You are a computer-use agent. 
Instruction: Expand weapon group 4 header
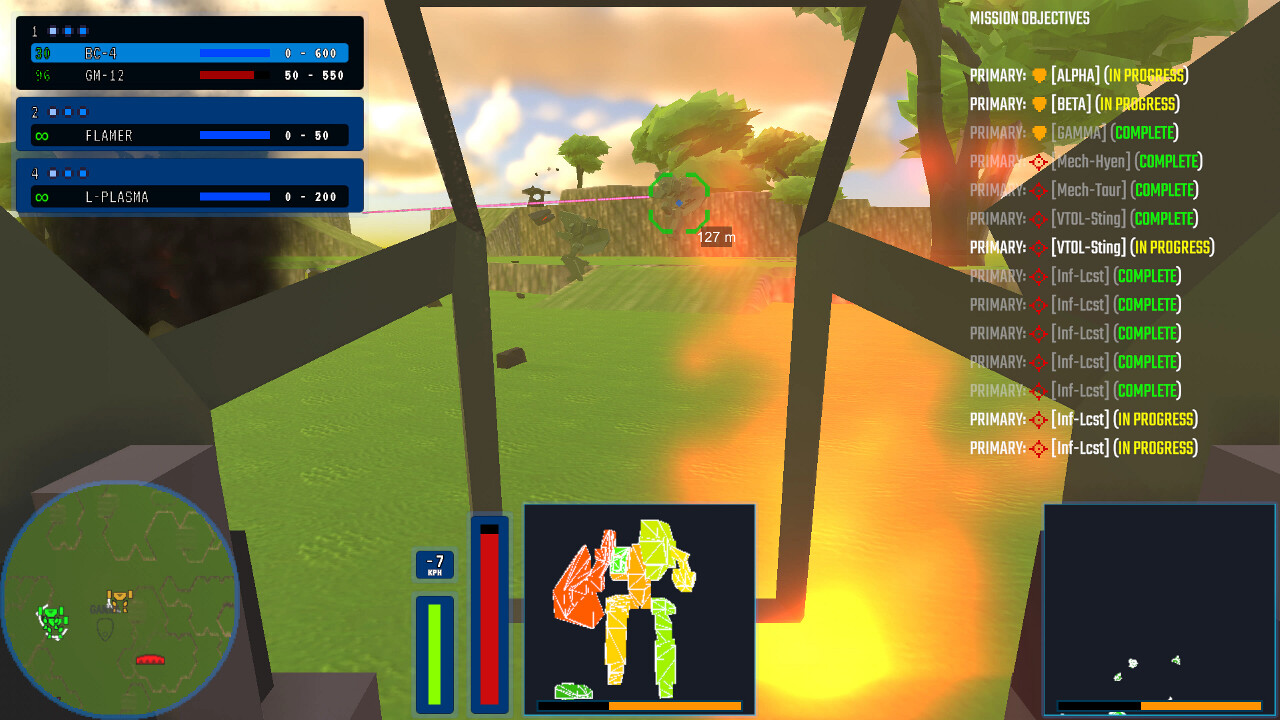coord(35,173)
